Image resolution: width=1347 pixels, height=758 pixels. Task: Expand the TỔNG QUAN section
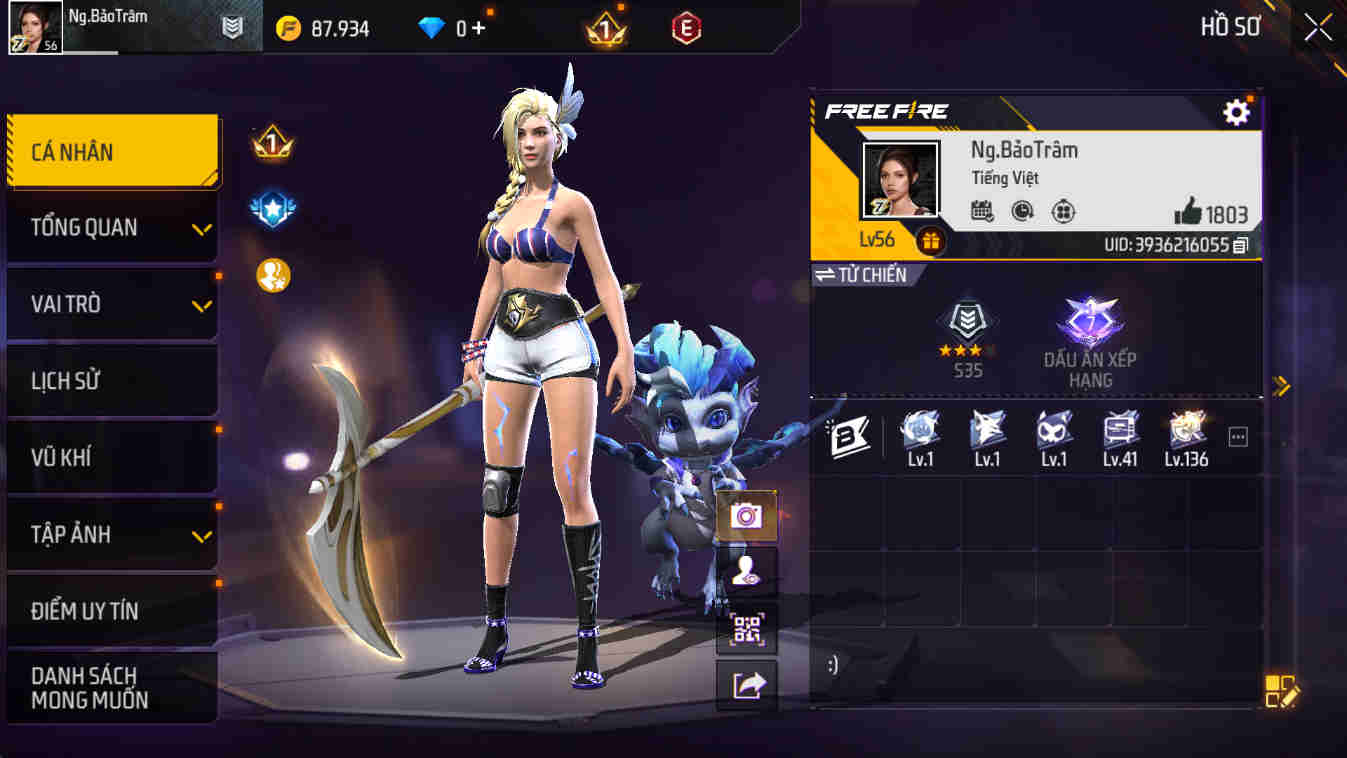[x=110, y=227]
